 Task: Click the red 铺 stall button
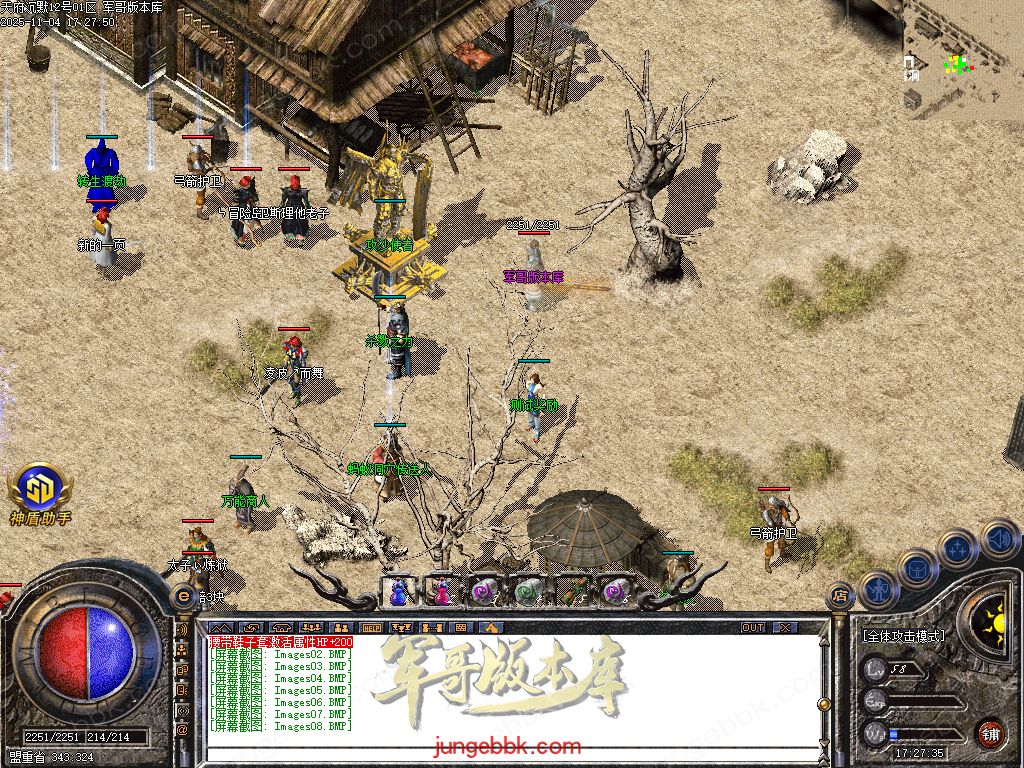(x=990, y=732)
